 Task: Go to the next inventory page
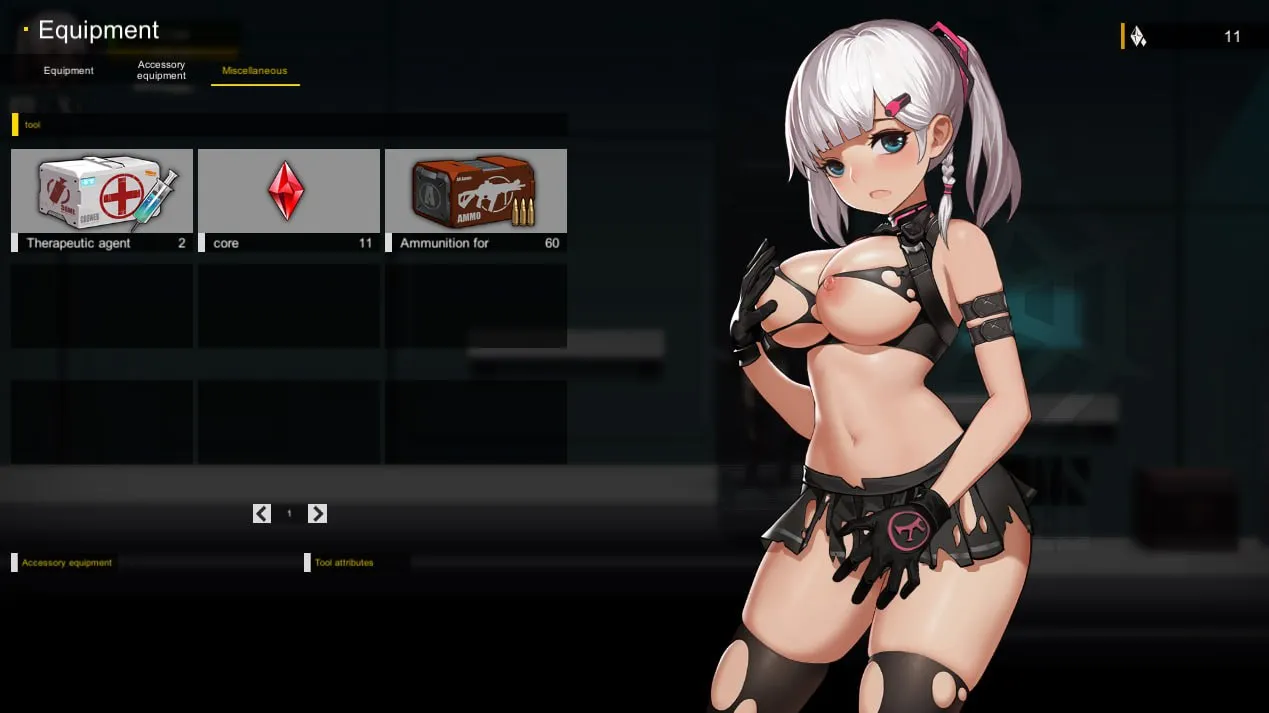point(318,514)
